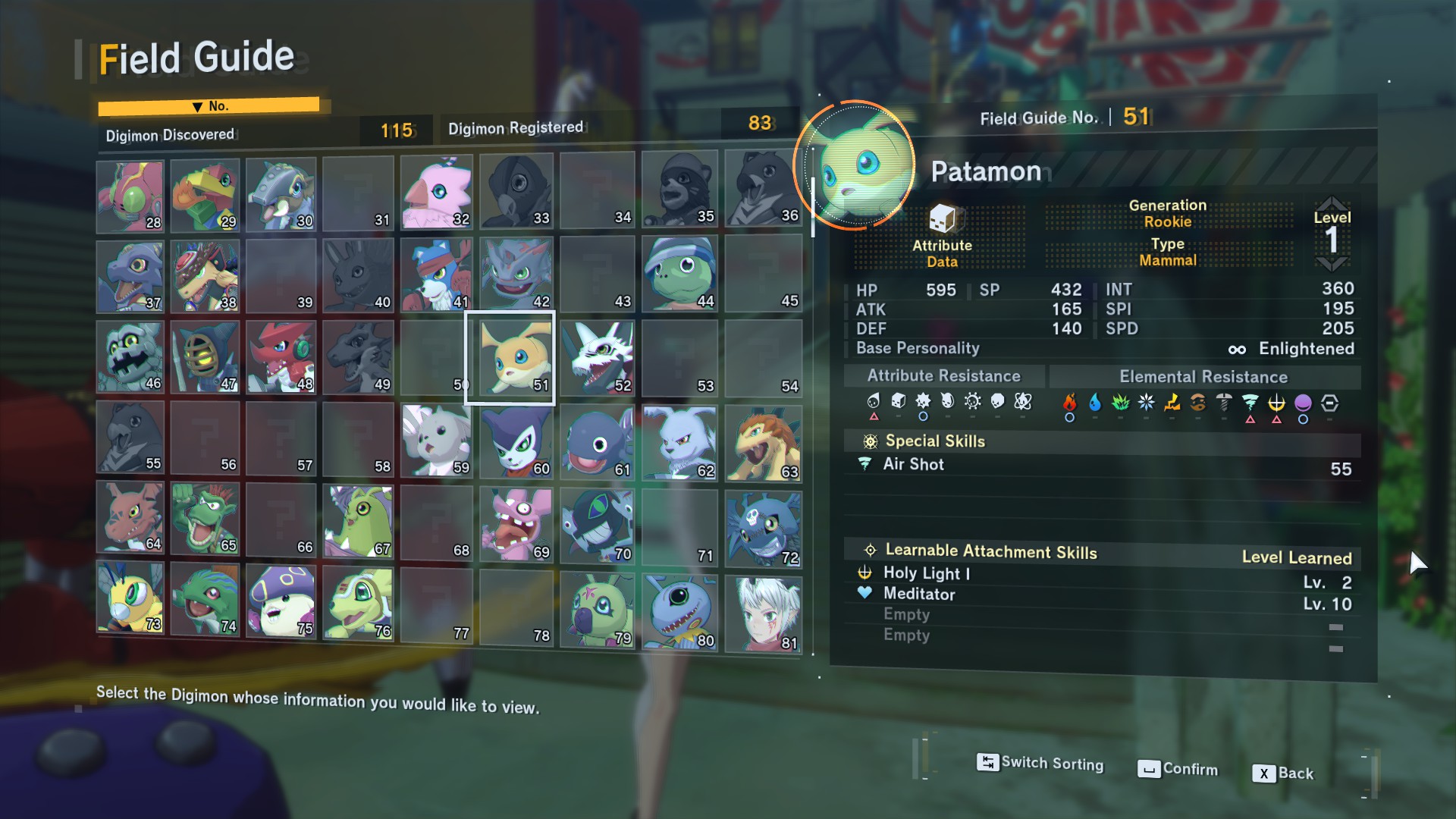Click the water elemental resistance icon
This screenshot has height=819, width=1456.
coord(1095,402)
